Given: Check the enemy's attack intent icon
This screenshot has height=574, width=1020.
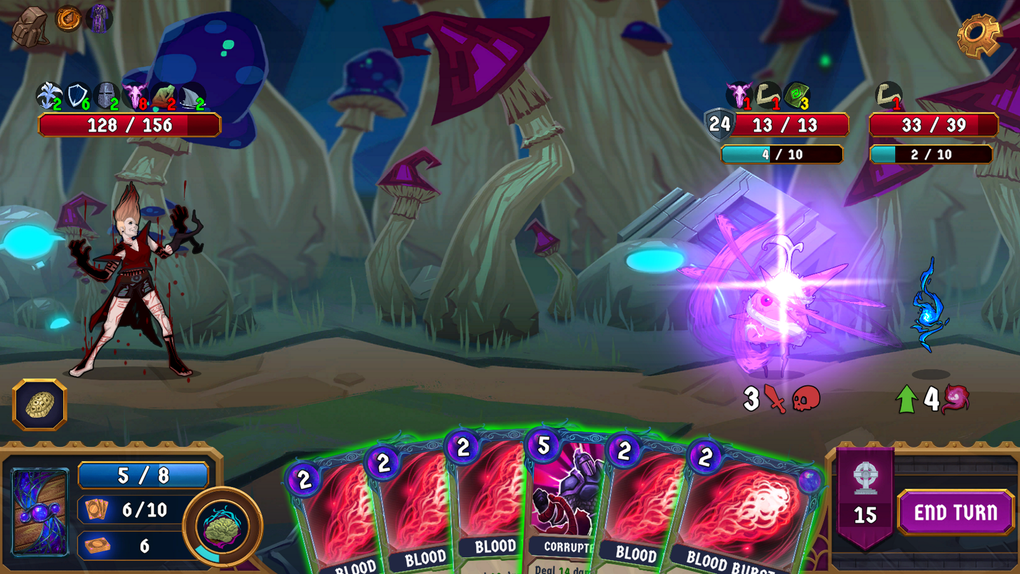Looking at the screenshot, I should coord(777,399).
